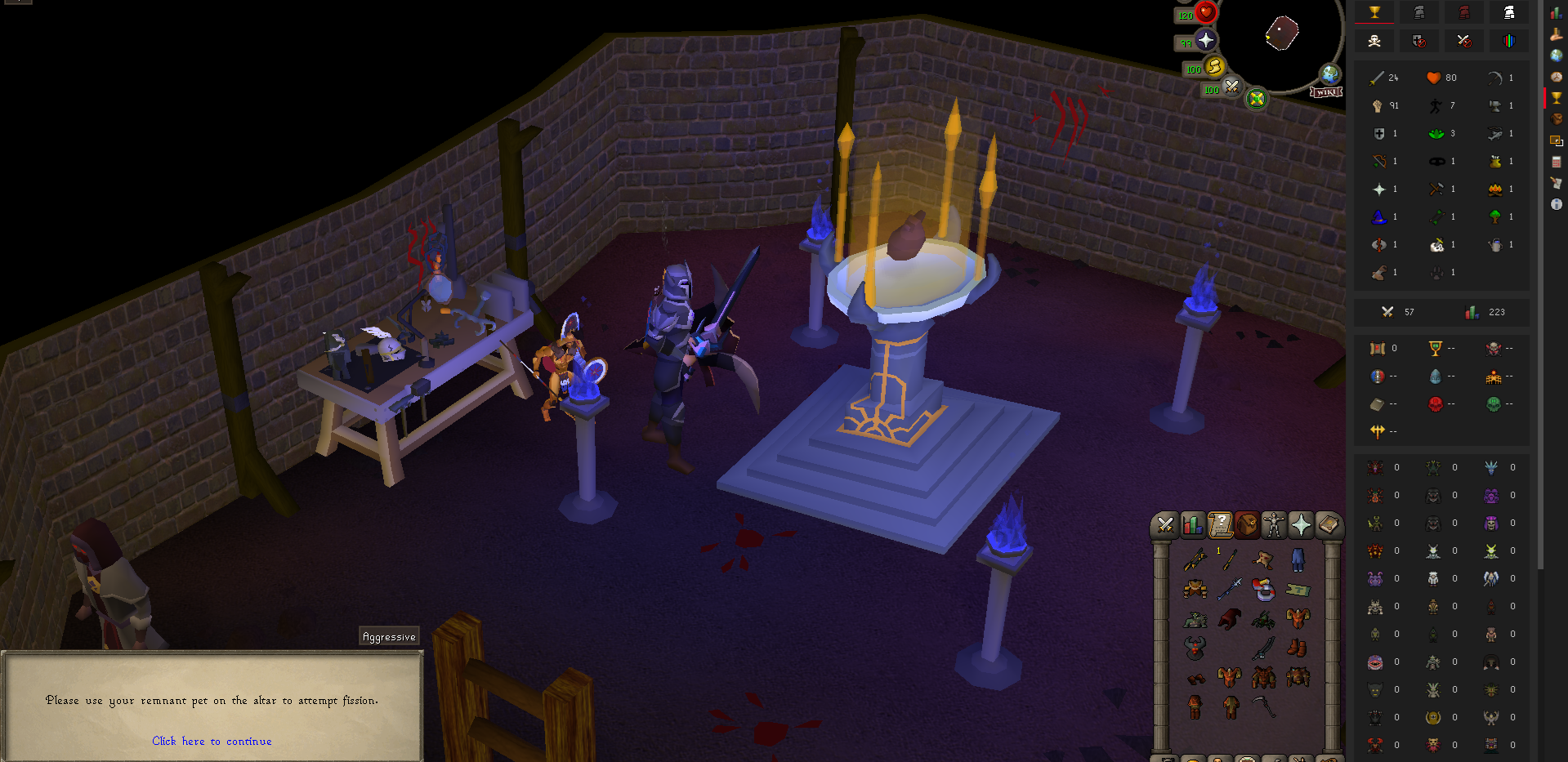Image resolution: width=1568 pixels, height=762 pixels.
Task: Open the RuneLite info panel
Action: pyautogui.click(x=1556, y=204)
